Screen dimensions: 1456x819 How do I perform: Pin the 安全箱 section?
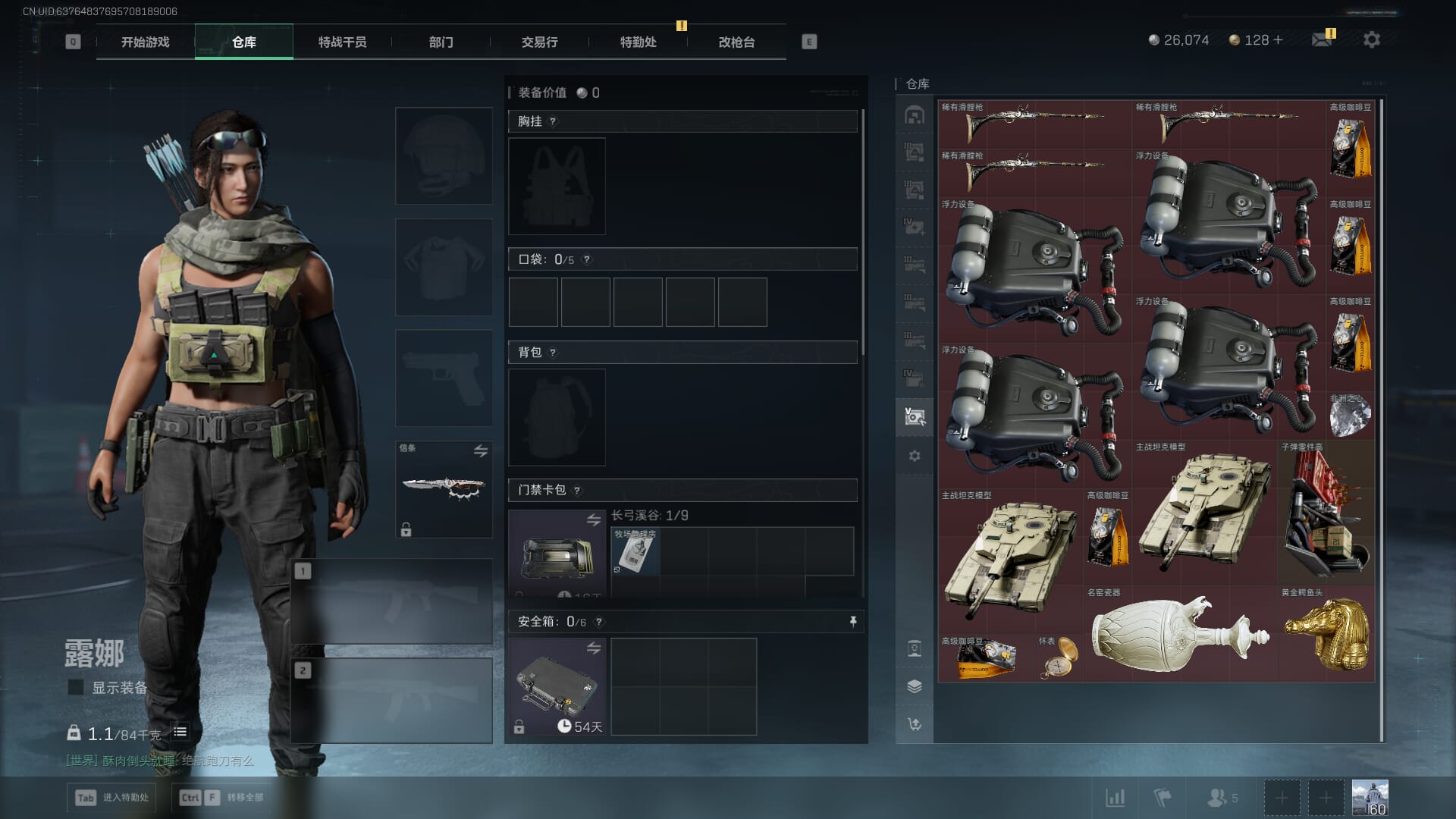(853, 622)
